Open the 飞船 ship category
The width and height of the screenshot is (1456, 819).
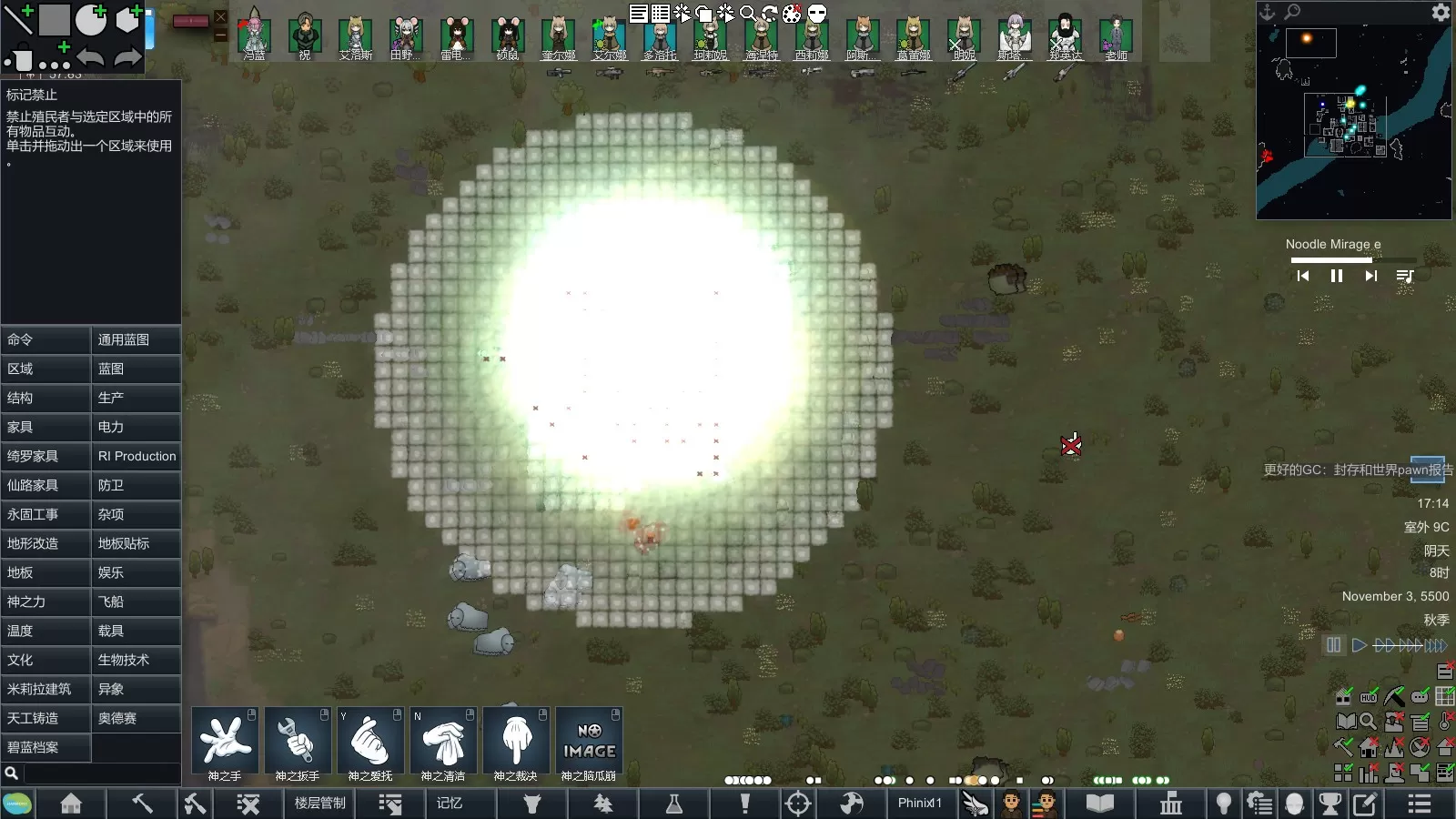click(x=136, y=602)
